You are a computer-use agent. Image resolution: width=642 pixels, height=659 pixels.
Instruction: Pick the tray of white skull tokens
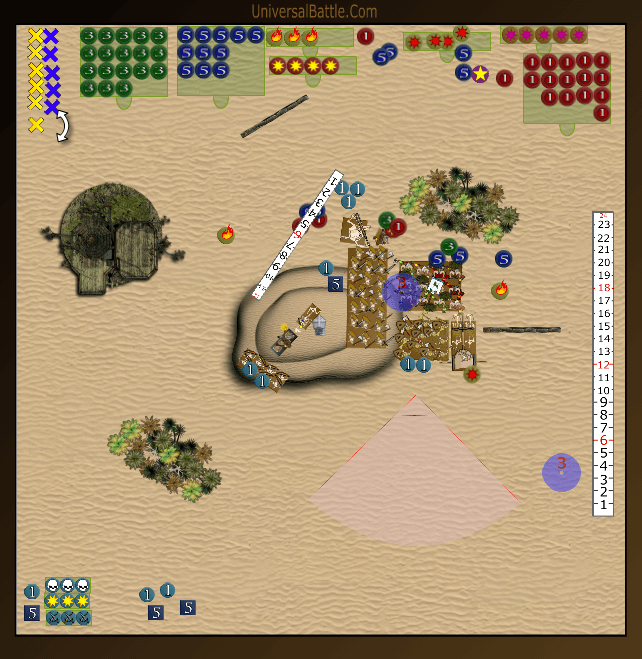click(x=67, y=586)
